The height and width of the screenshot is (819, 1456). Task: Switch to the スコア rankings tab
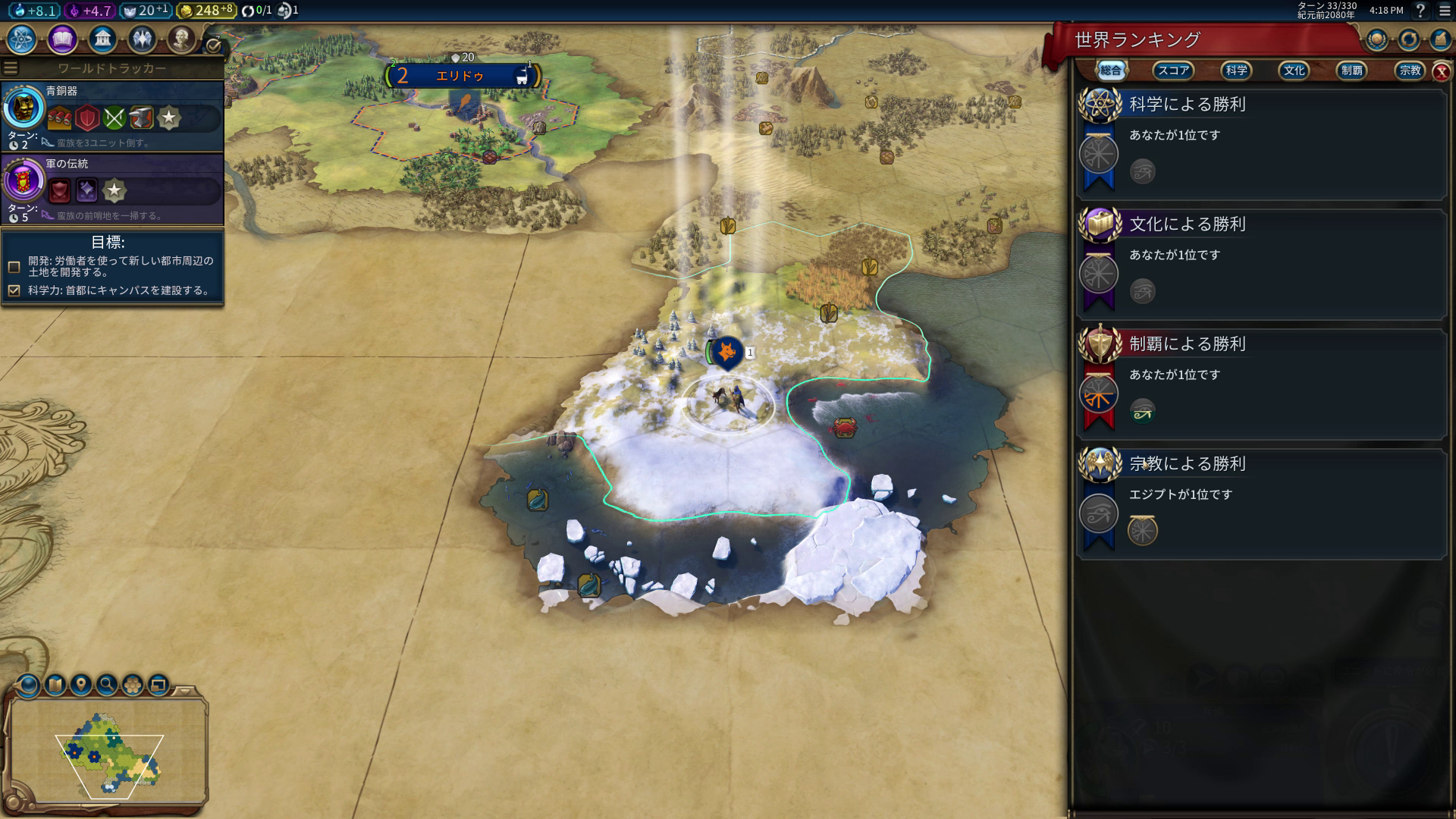pyautogui.click(x=1172, y=71)
